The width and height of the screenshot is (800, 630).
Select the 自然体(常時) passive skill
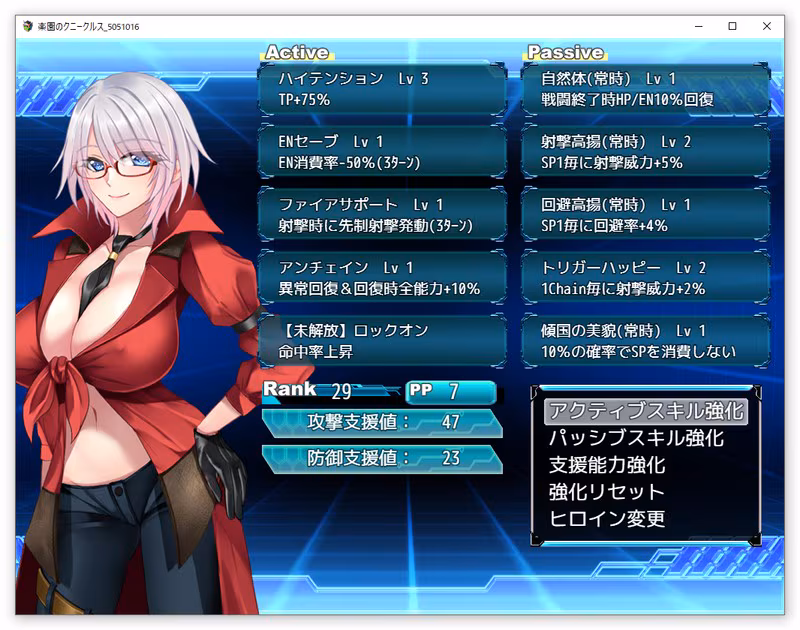coord(646,89)
